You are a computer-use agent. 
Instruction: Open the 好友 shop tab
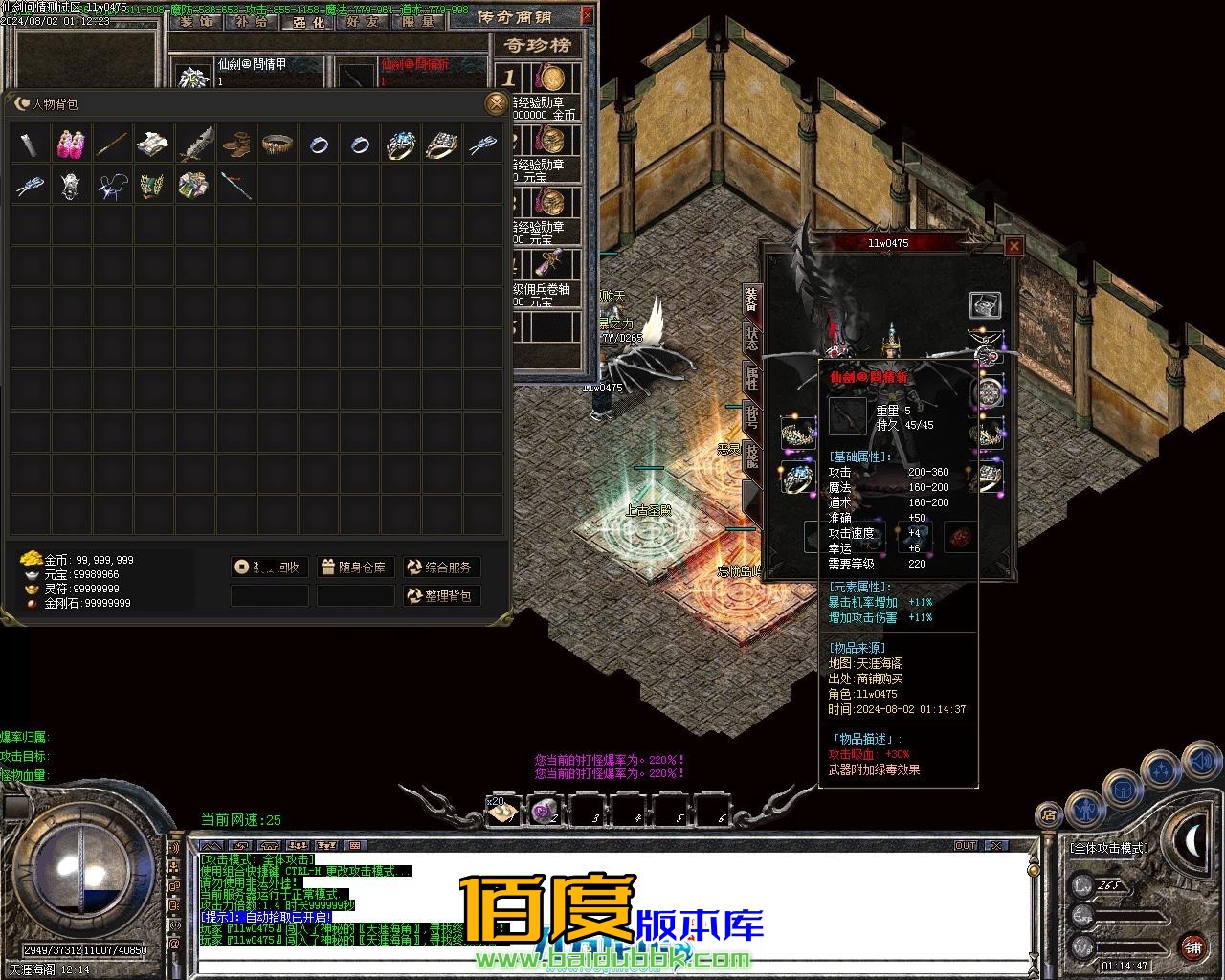coord(363,21)
